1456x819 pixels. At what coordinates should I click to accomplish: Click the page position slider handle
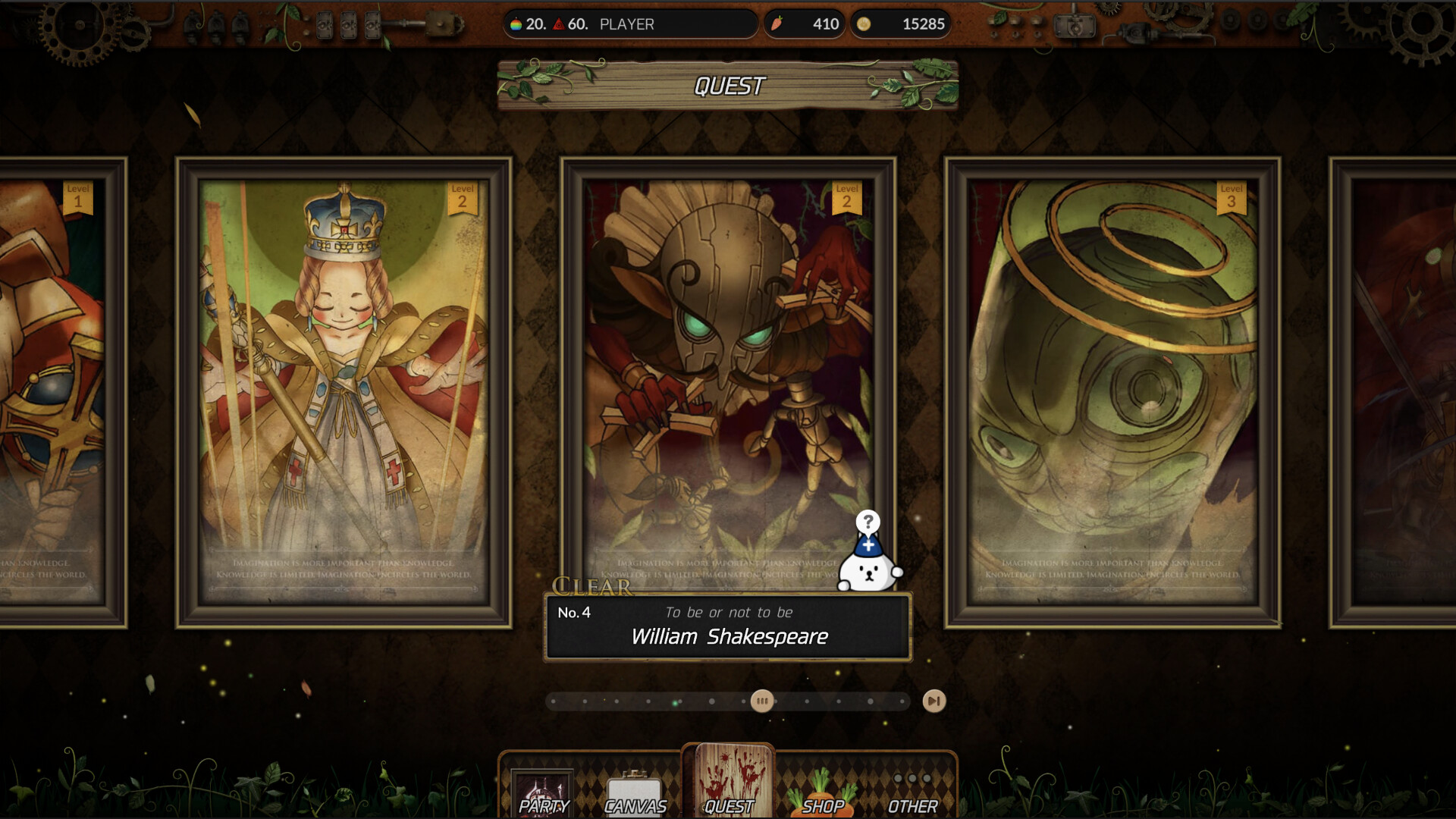[x=763, y=701]
